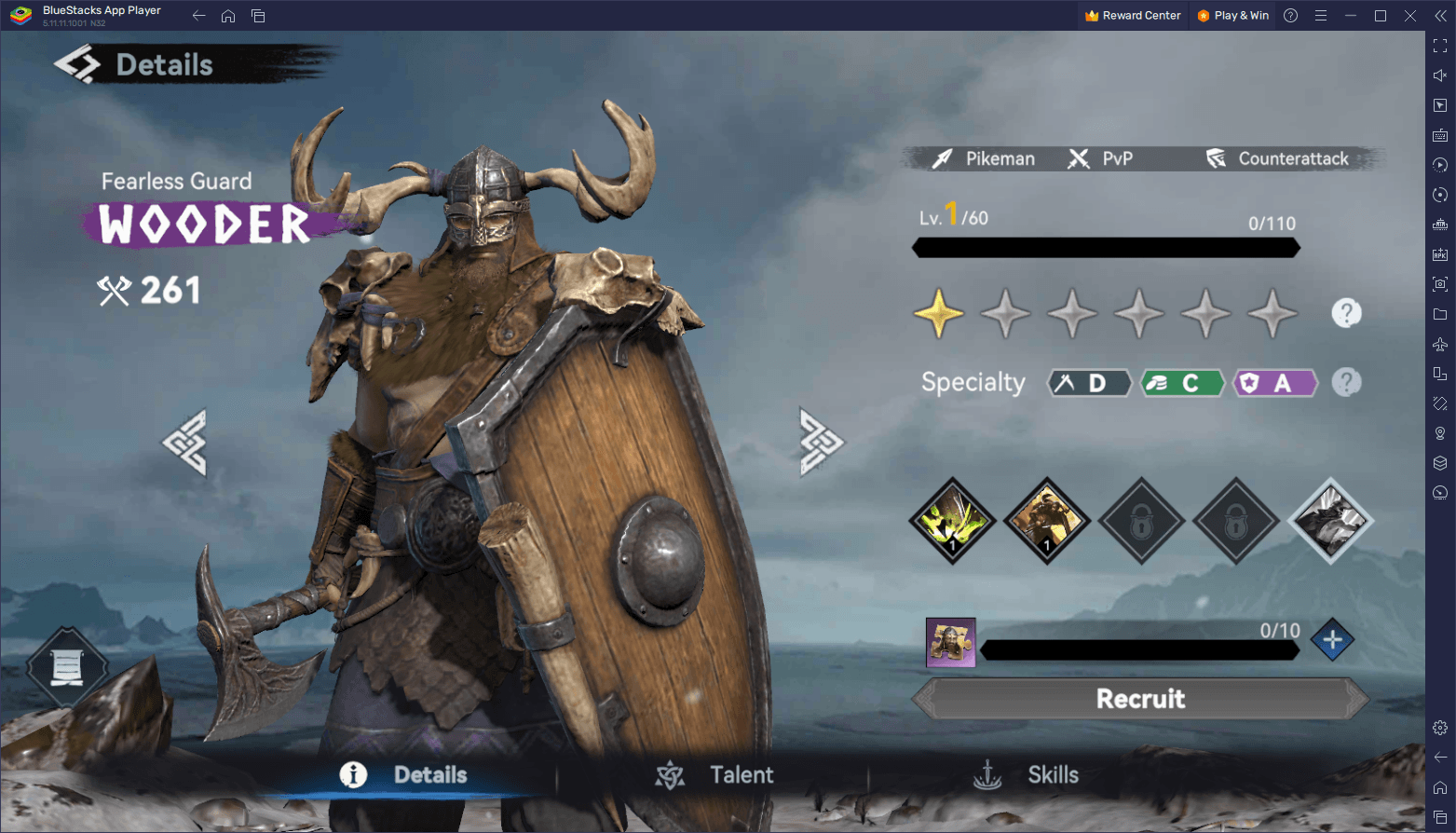Open the scroll icon for hero lore
The width and height of the screenshot is (1456, 833).
tap(67, 667)
